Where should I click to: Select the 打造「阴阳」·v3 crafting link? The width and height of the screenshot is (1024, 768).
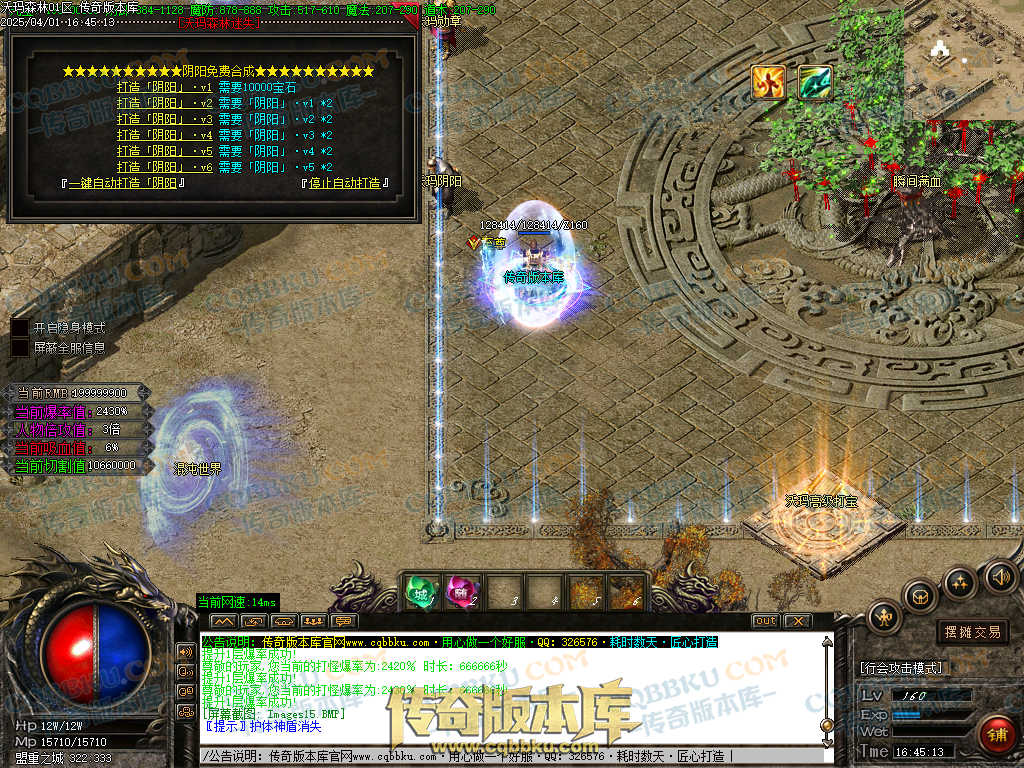pos(164,119)
